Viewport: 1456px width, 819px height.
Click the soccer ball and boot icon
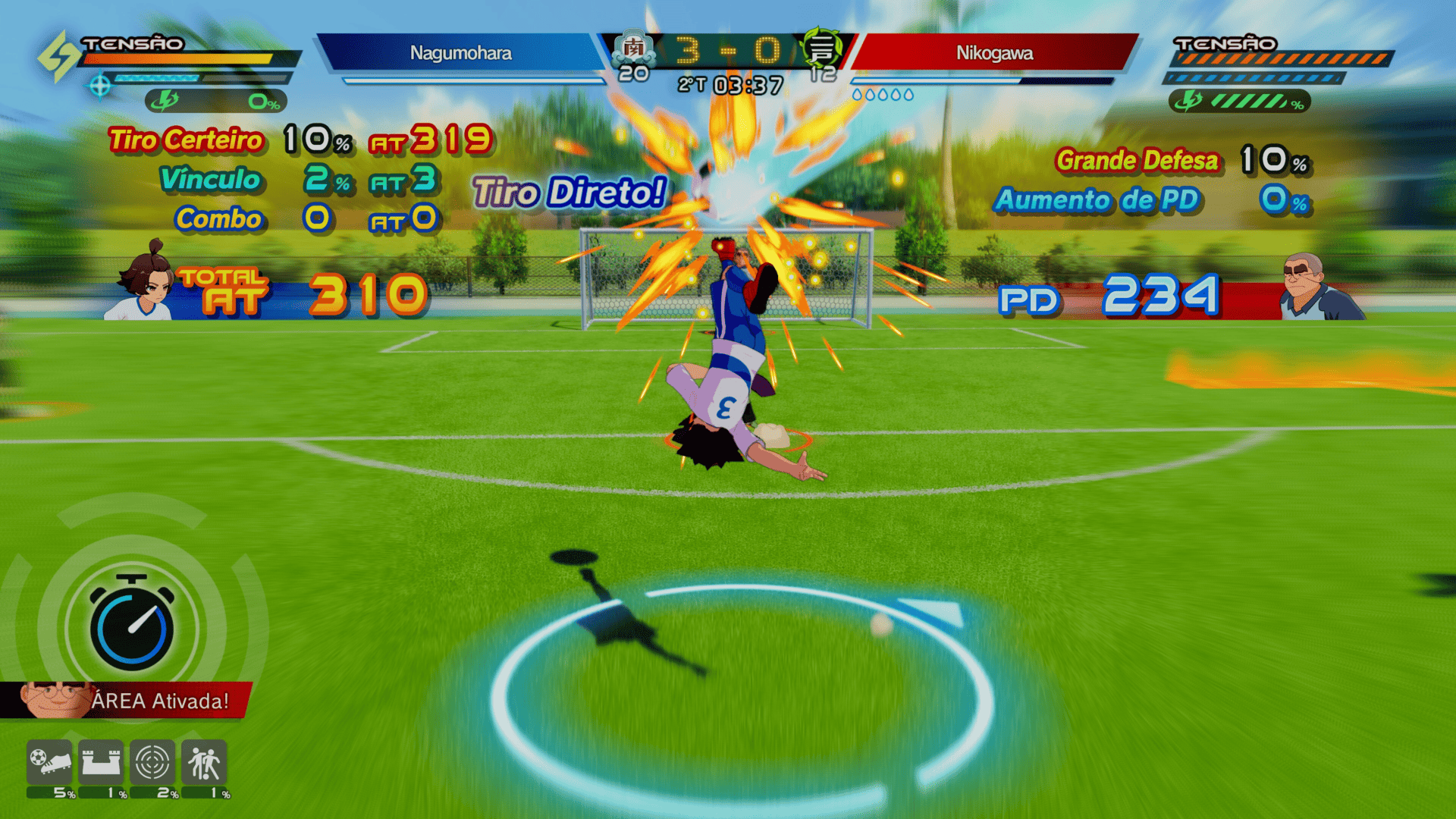click(50, 763)
